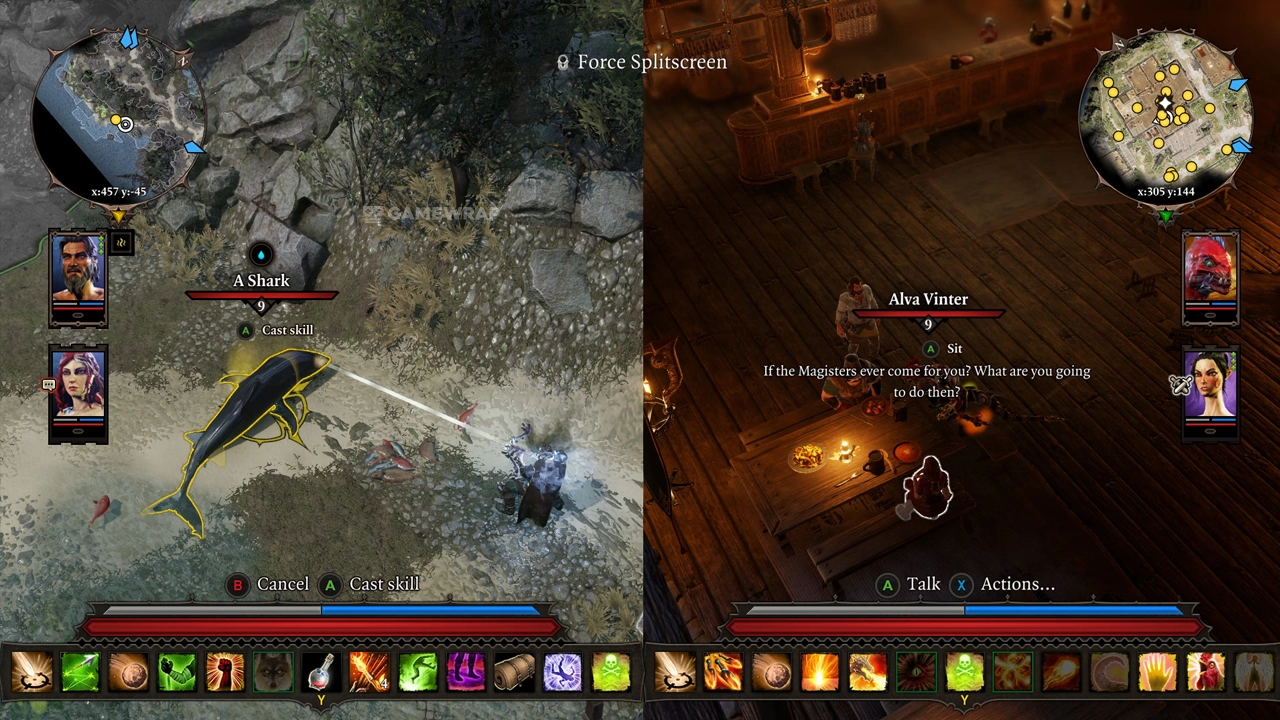Use the green gauntlet fist skill
The image size is (1280, 720).
[x=177, y=672]
